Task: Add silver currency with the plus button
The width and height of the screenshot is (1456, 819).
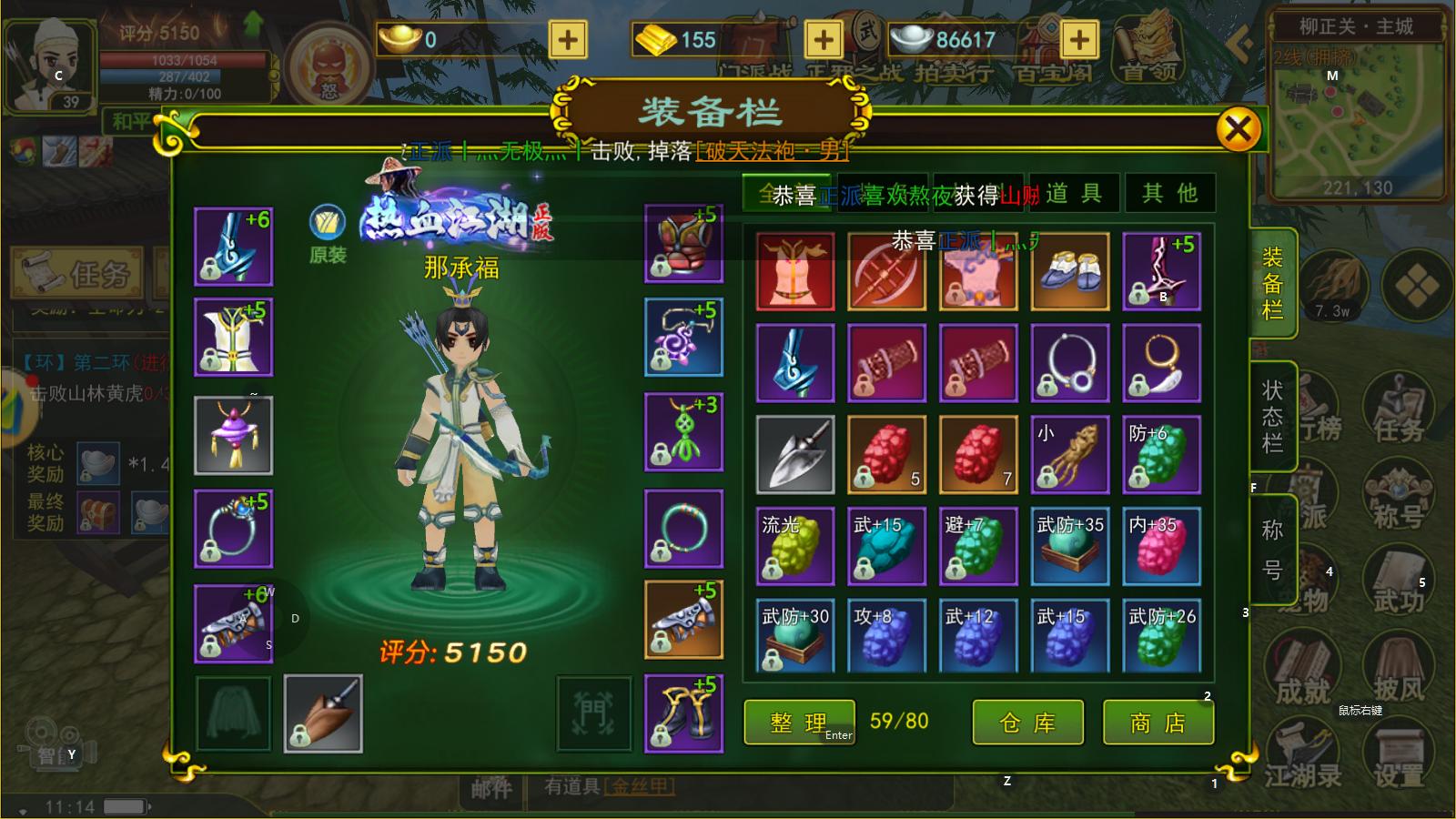Action: pos(1078,39)
